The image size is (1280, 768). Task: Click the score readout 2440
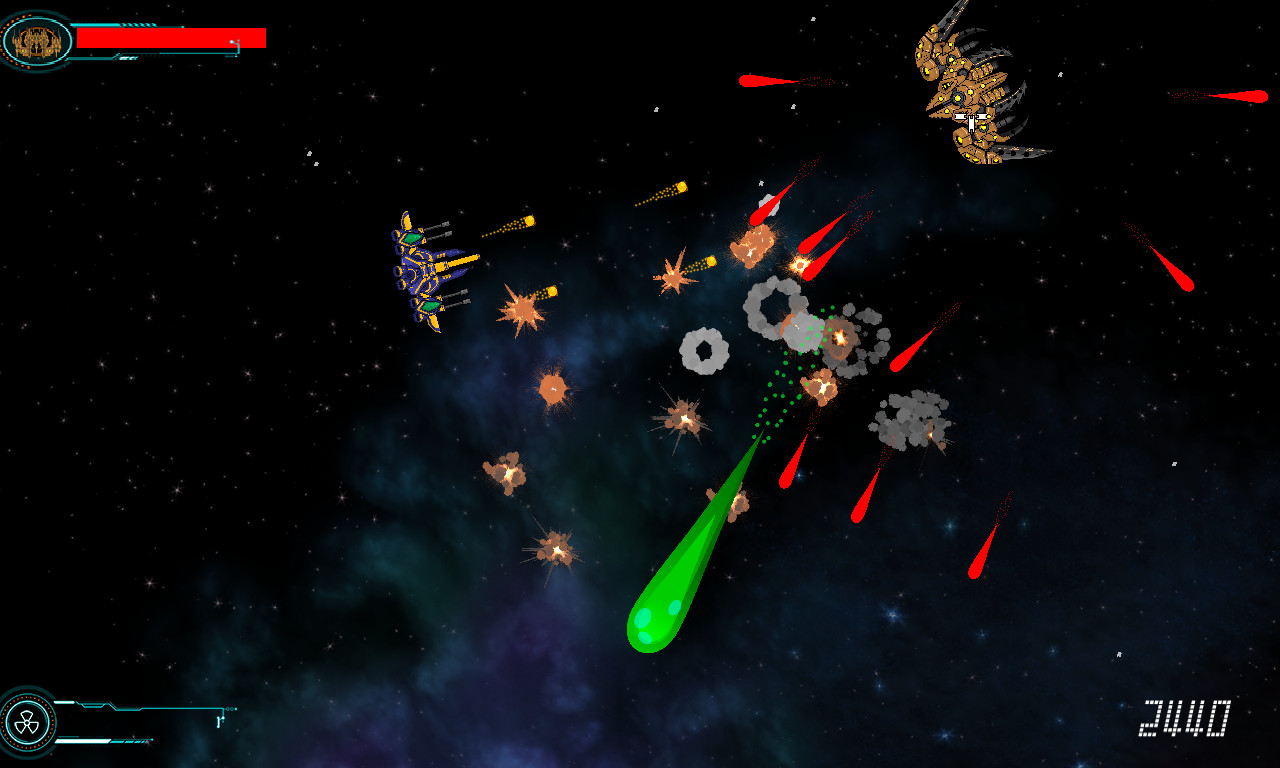[1185, 716]
